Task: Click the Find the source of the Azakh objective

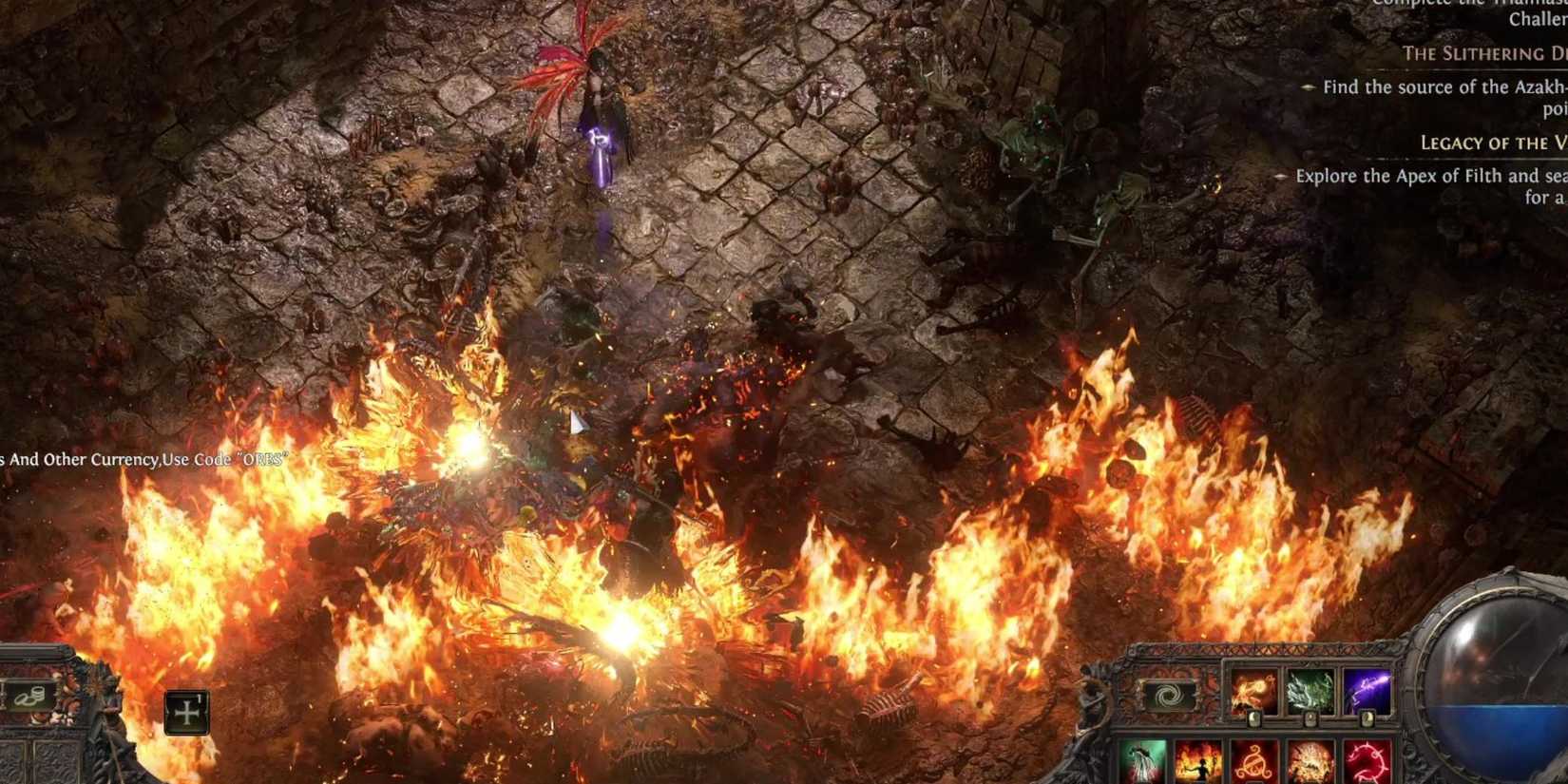Action: coord(1444,86)
